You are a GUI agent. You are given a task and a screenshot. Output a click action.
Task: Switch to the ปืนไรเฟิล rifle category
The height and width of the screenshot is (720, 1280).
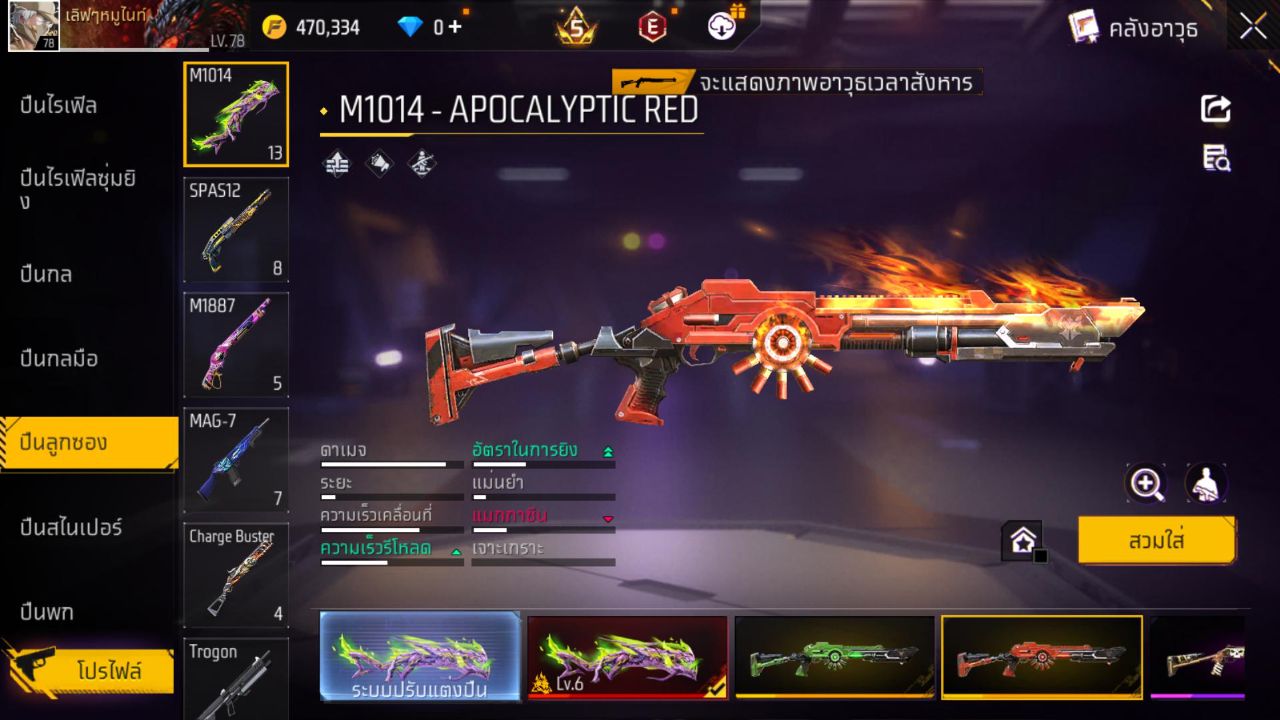point(62,104)
